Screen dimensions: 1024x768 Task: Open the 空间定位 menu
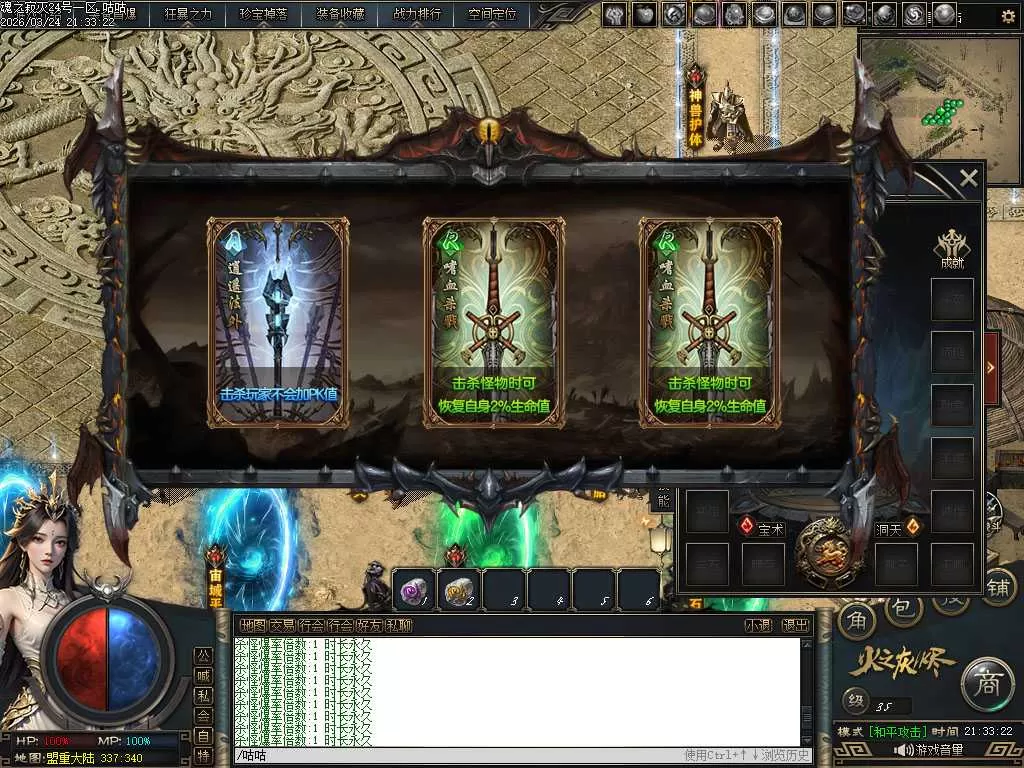click(x=492, y=14)
